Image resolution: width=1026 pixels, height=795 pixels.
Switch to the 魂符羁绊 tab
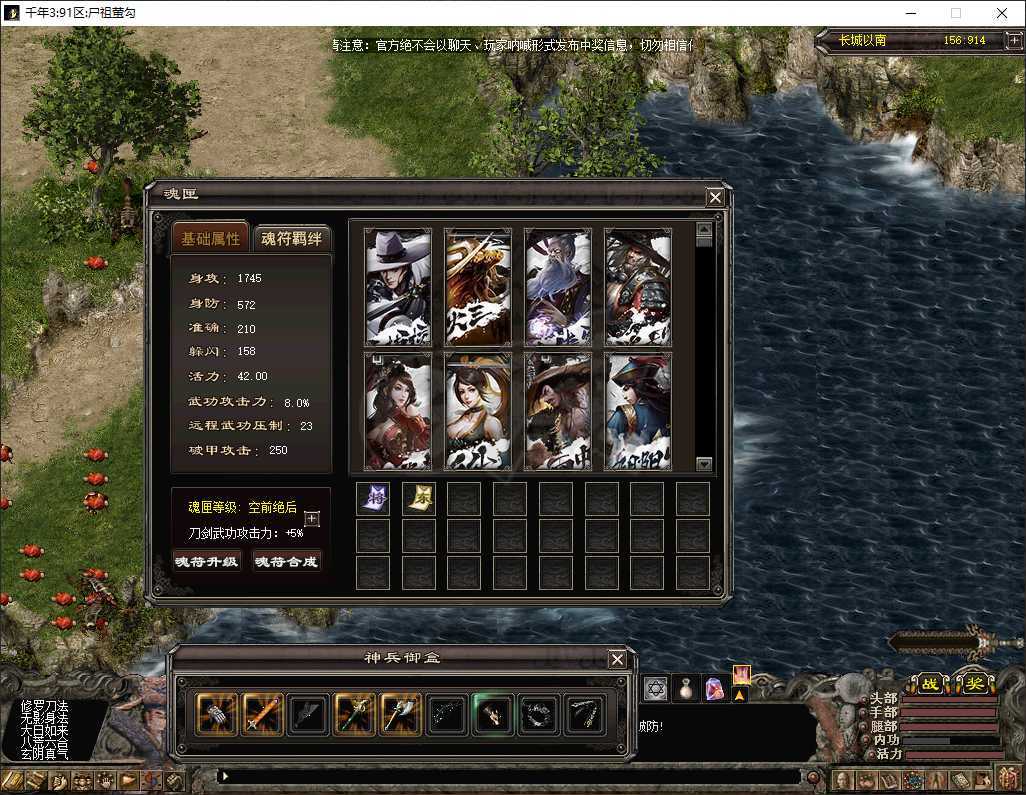(291, 238)
